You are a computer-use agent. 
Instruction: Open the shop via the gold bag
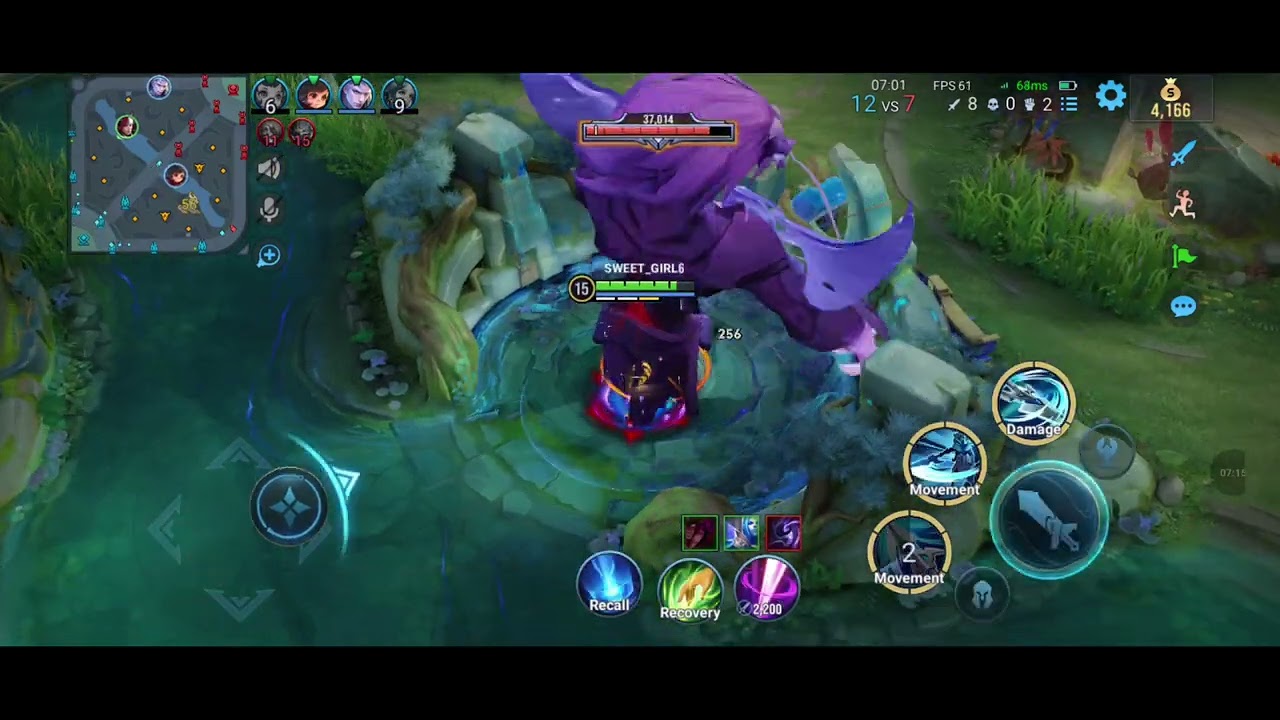(1170, 98)
